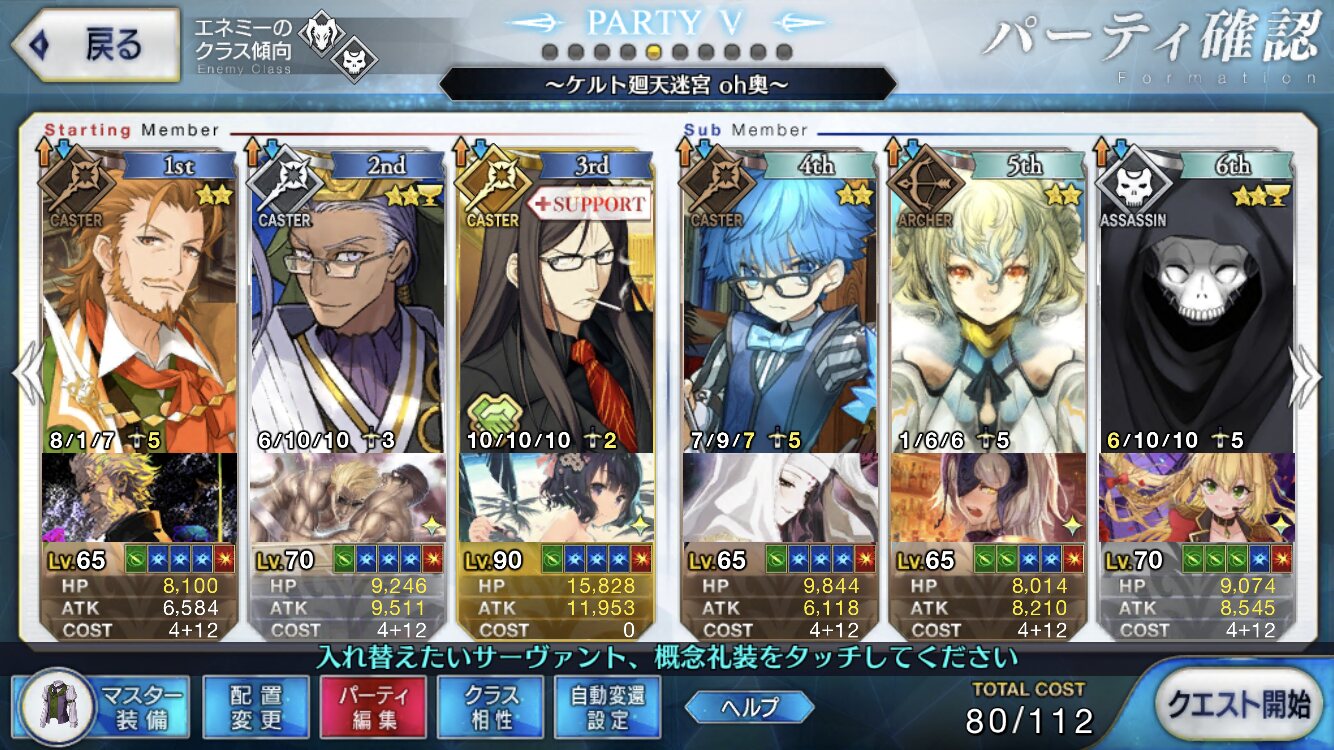
Task: Switch to the next party with right arrow
Action: coord(1307,376)
